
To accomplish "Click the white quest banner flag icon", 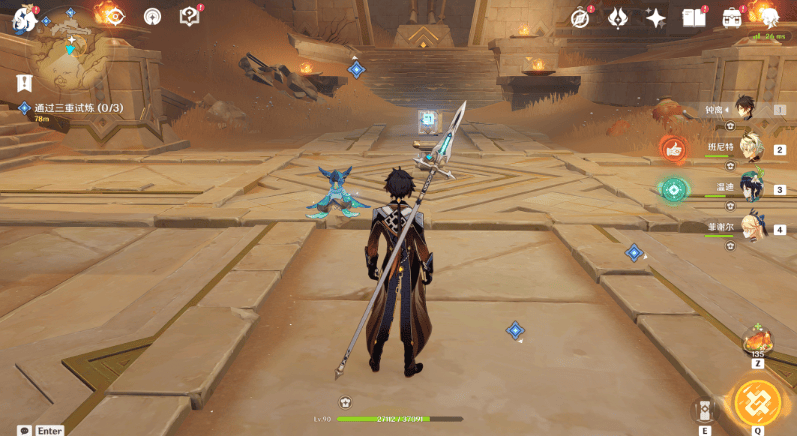I will pyautogui.click(x=25, y=83).
